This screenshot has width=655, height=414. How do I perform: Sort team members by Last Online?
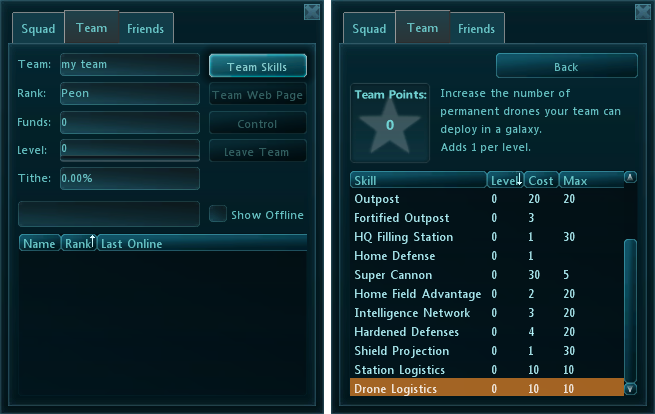[x=200, y=244]
